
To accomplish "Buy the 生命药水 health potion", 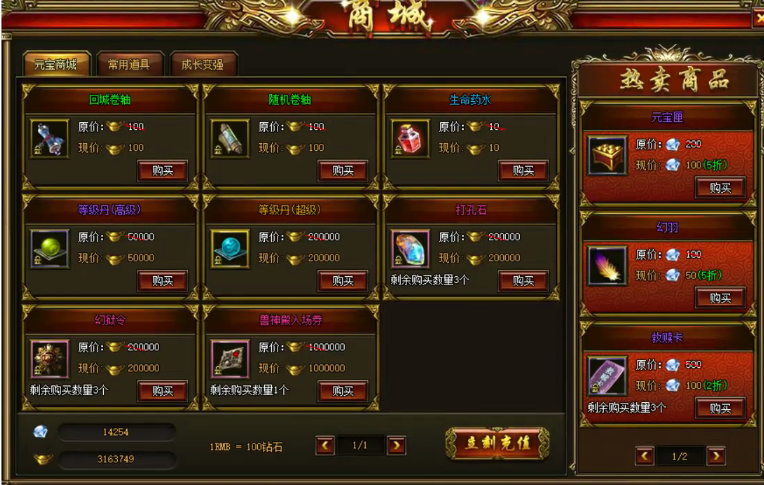I will point(522,171).
